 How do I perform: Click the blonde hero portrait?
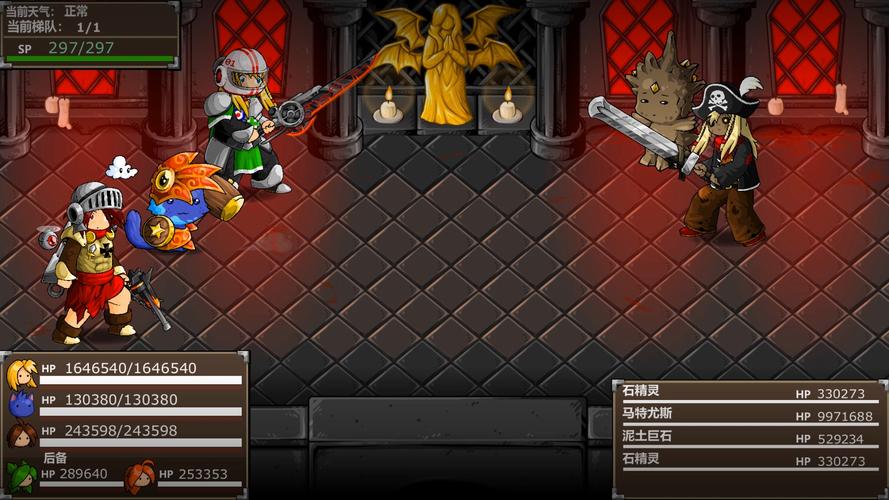click(22, 373)
